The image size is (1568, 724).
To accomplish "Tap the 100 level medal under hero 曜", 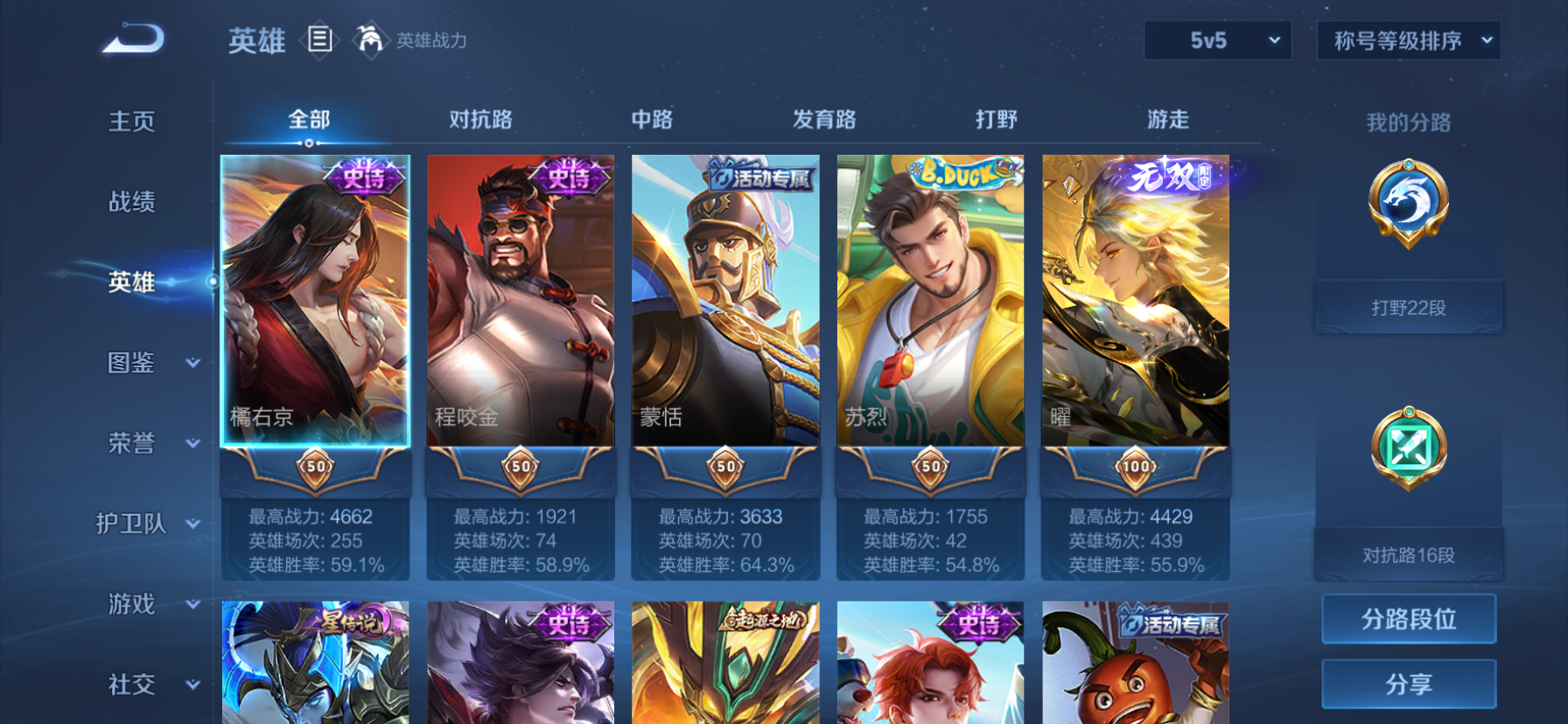I will (x=1135, y=467).
